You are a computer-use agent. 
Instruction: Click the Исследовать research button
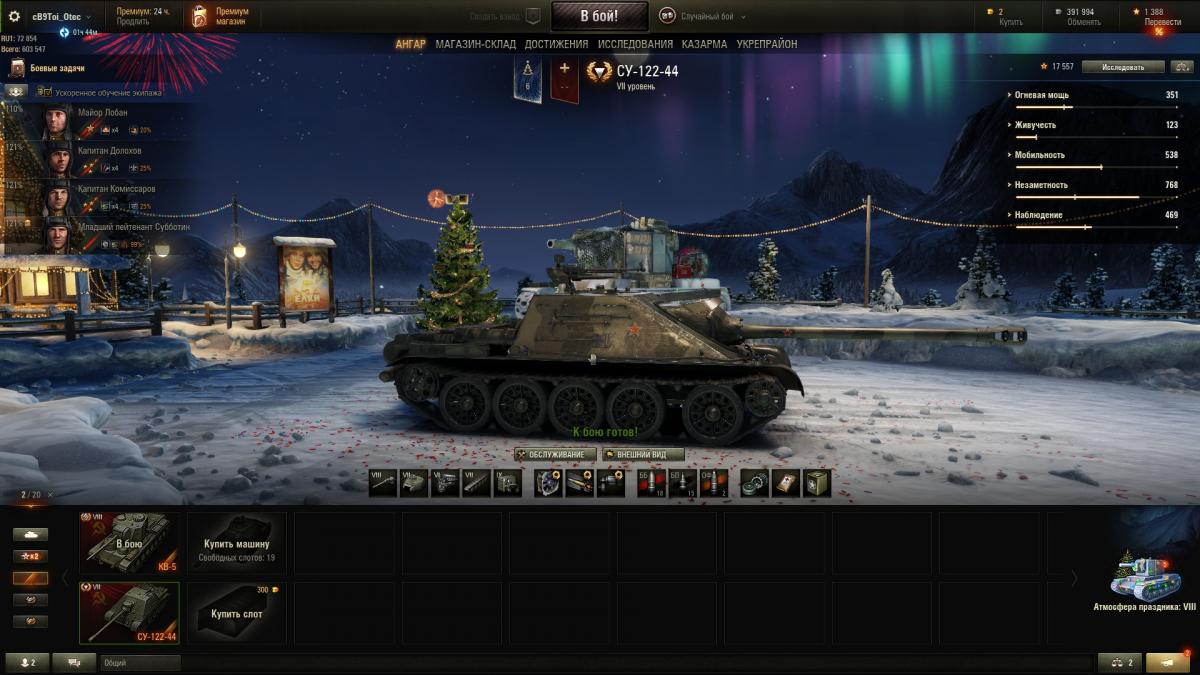point(1123,67)
